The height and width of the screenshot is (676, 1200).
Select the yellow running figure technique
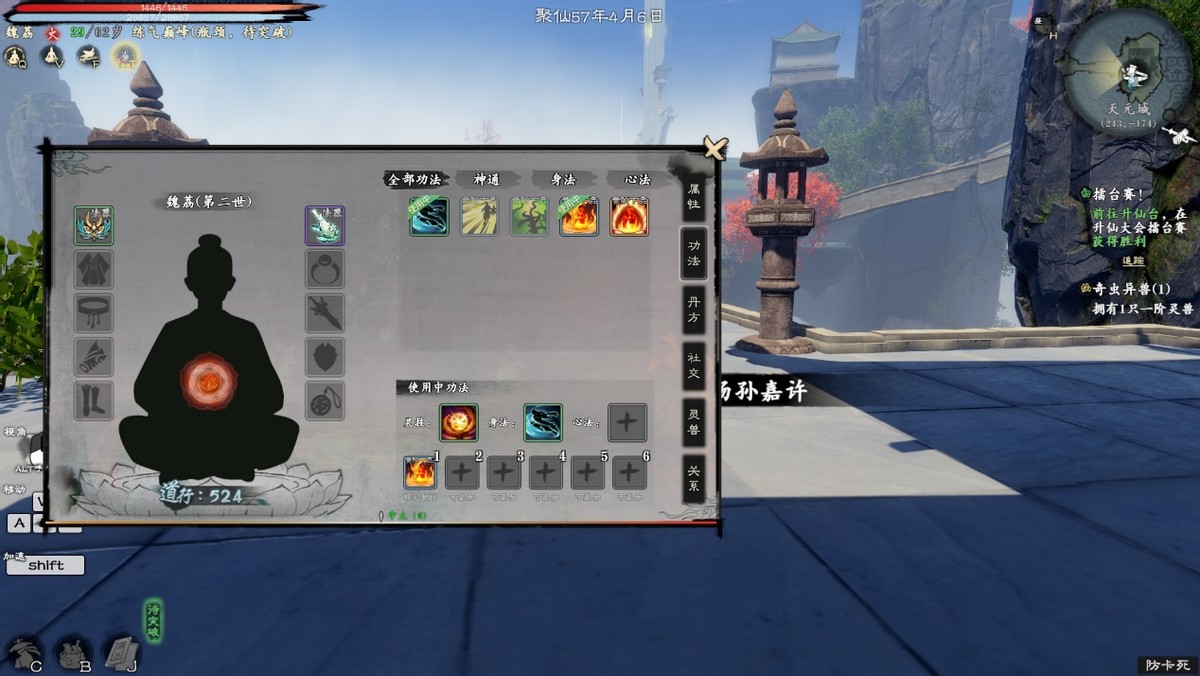click(479, 216)
